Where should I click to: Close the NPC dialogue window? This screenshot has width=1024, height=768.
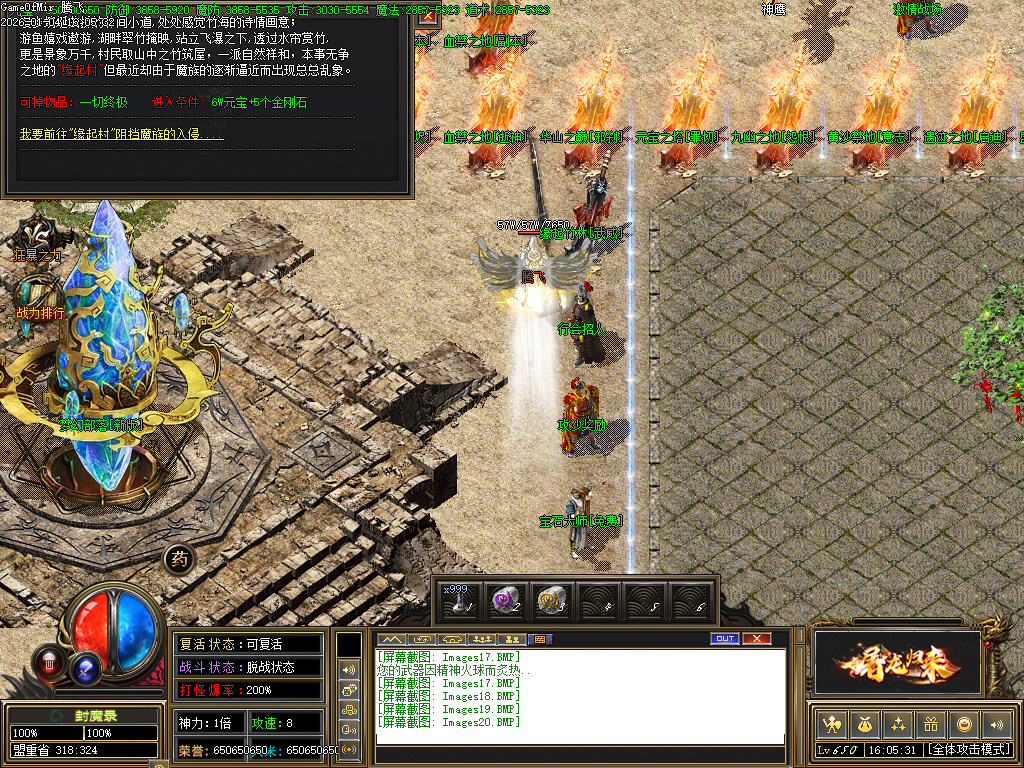427,17
